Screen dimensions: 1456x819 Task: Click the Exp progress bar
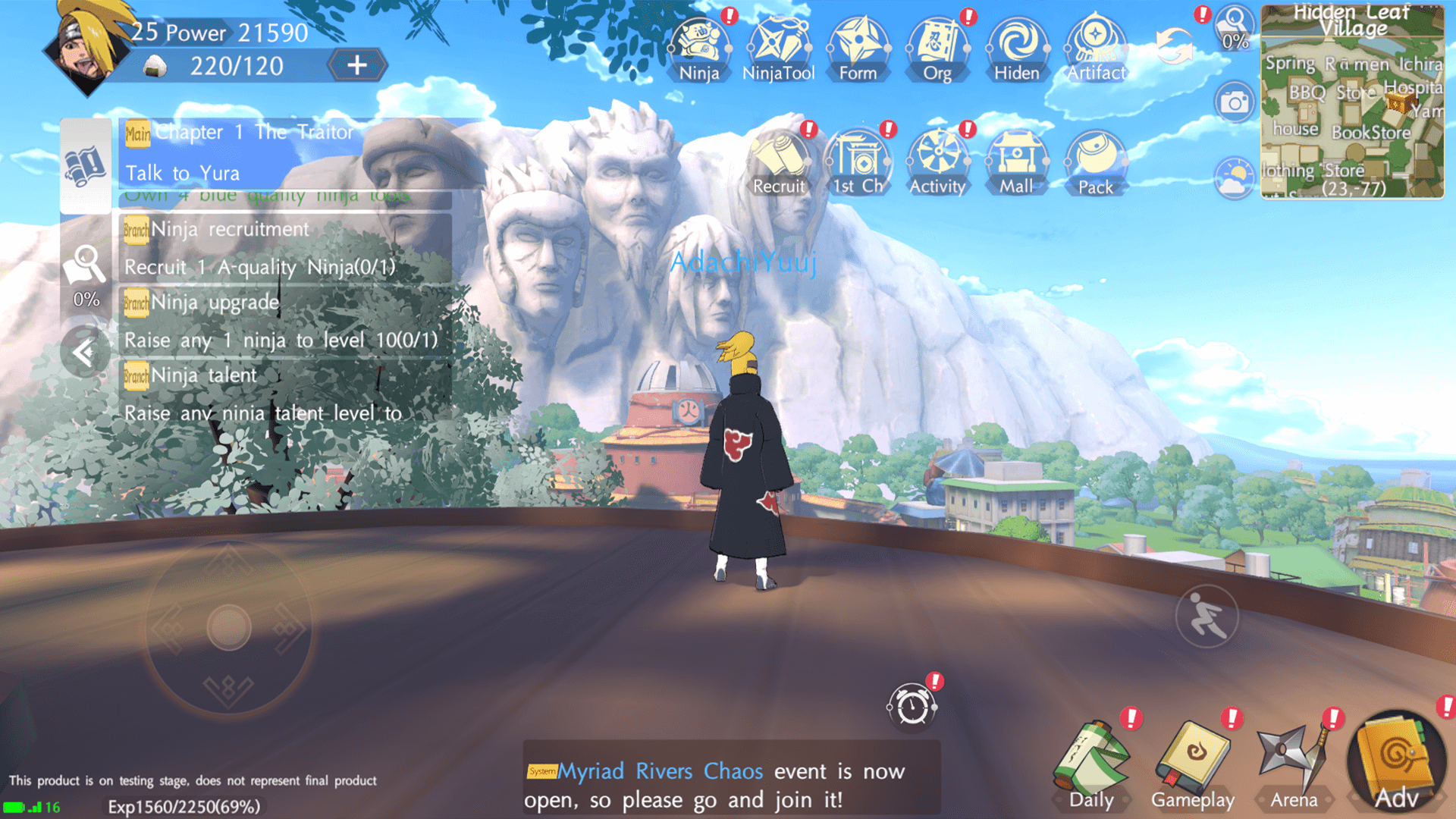click(186, 806)
